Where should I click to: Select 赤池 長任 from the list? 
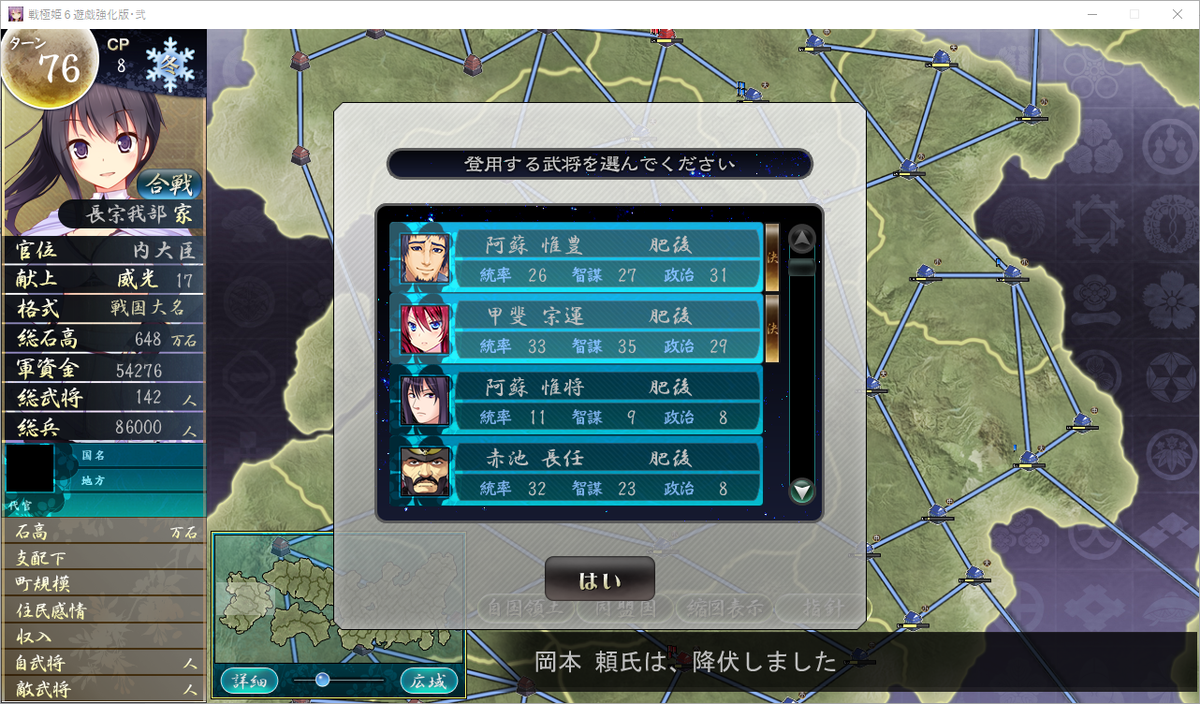coord(576,472)
